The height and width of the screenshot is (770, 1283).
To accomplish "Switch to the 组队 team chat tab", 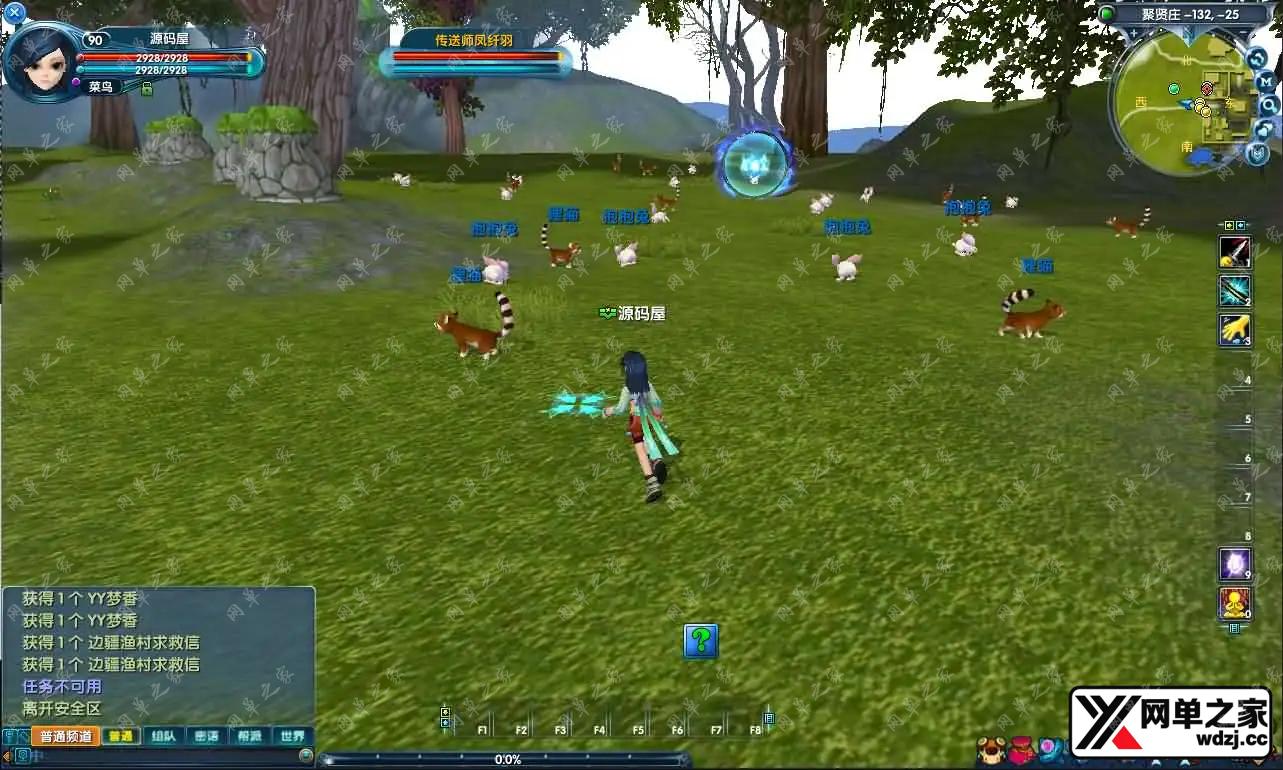I will pos(163,736).
